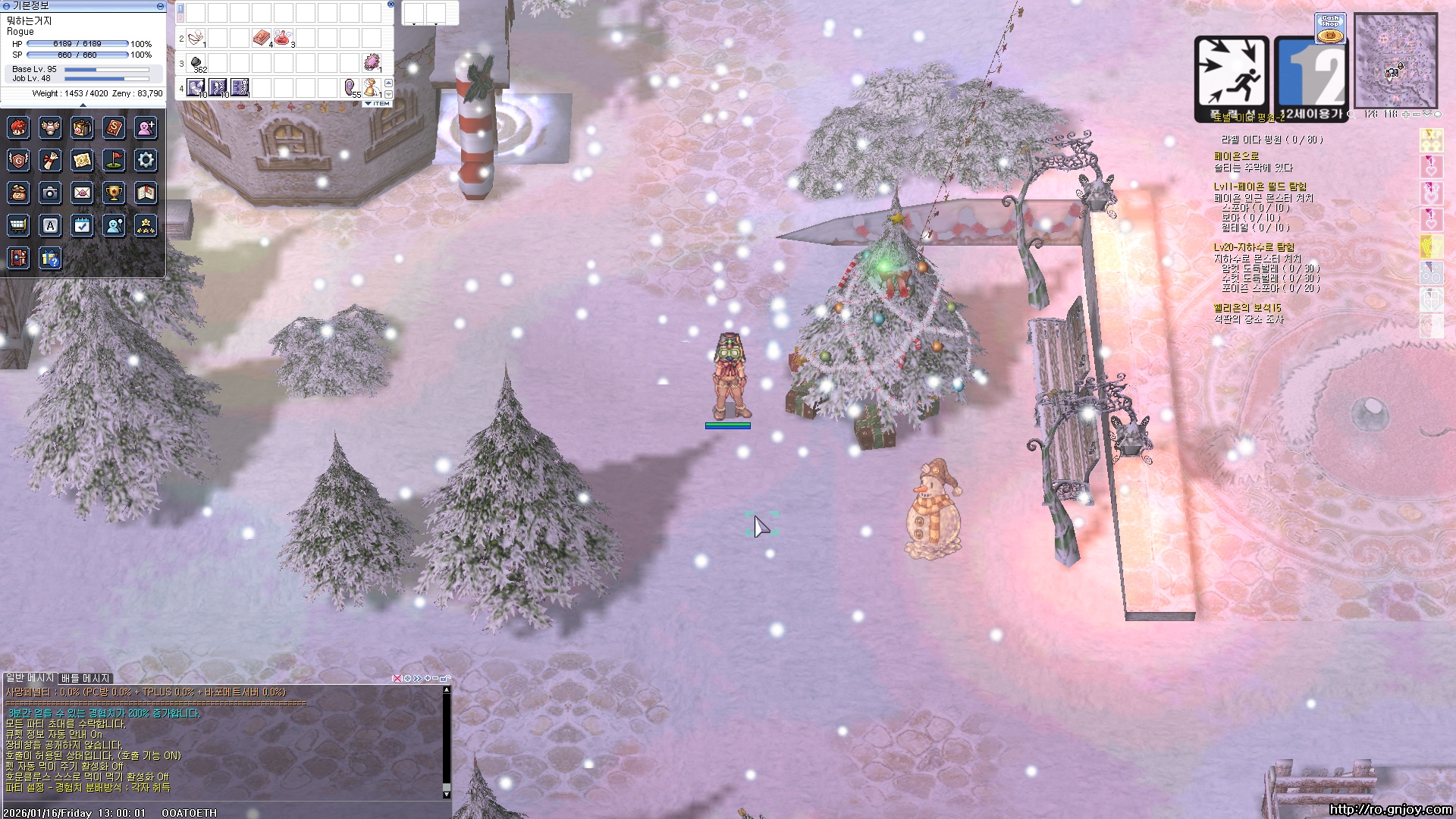Open the skill book icon marked S
Viewport: 1456px width, 819px height.
114,127
